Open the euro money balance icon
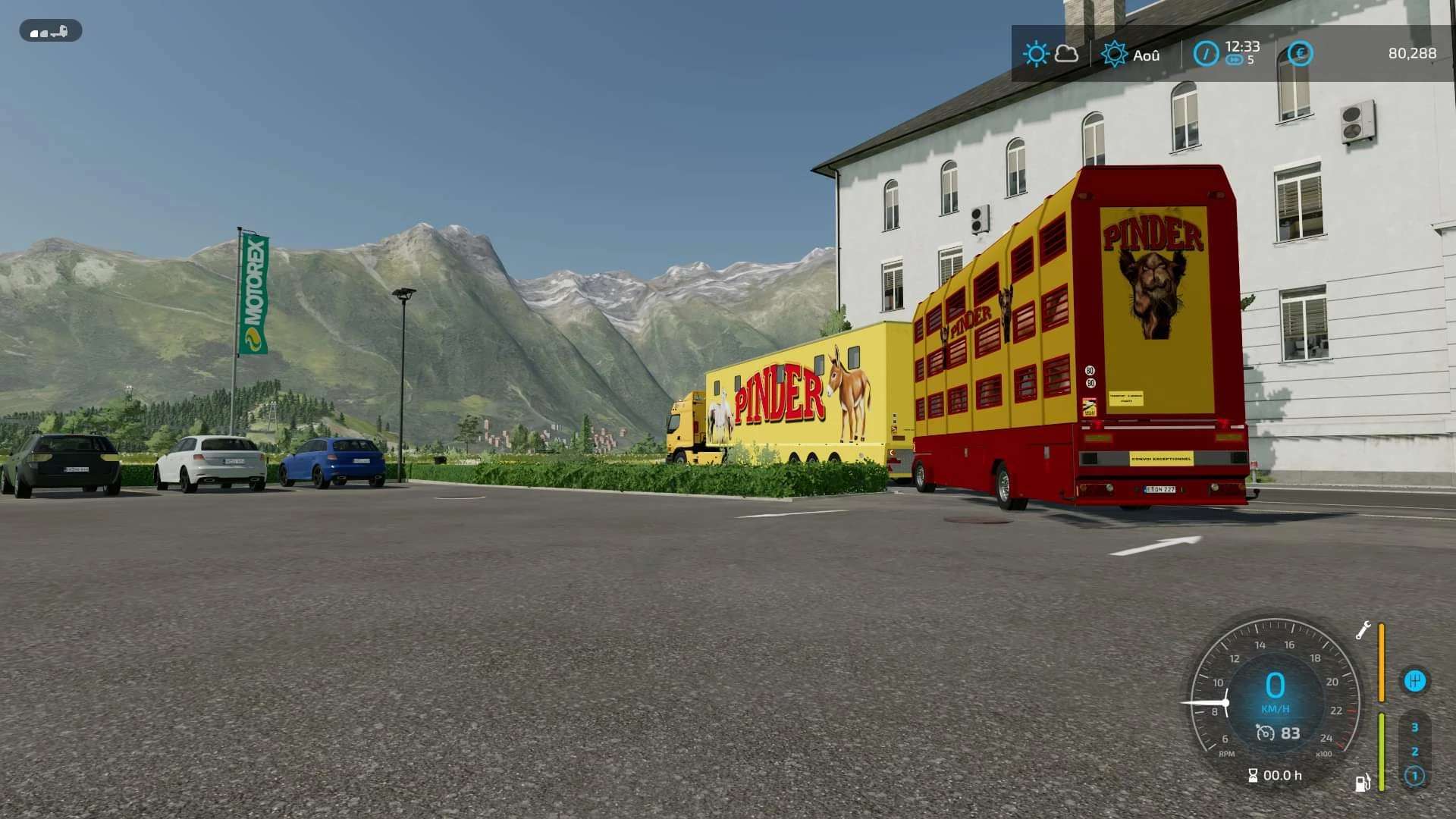This screenshot has height=819, width=1456. [1300, 54]
